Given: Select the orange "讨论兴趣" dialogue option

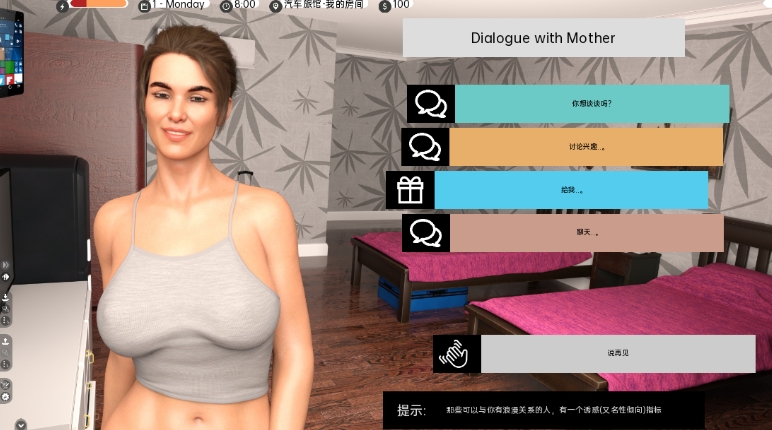Looking at the screenshot, I should (587, 147).
